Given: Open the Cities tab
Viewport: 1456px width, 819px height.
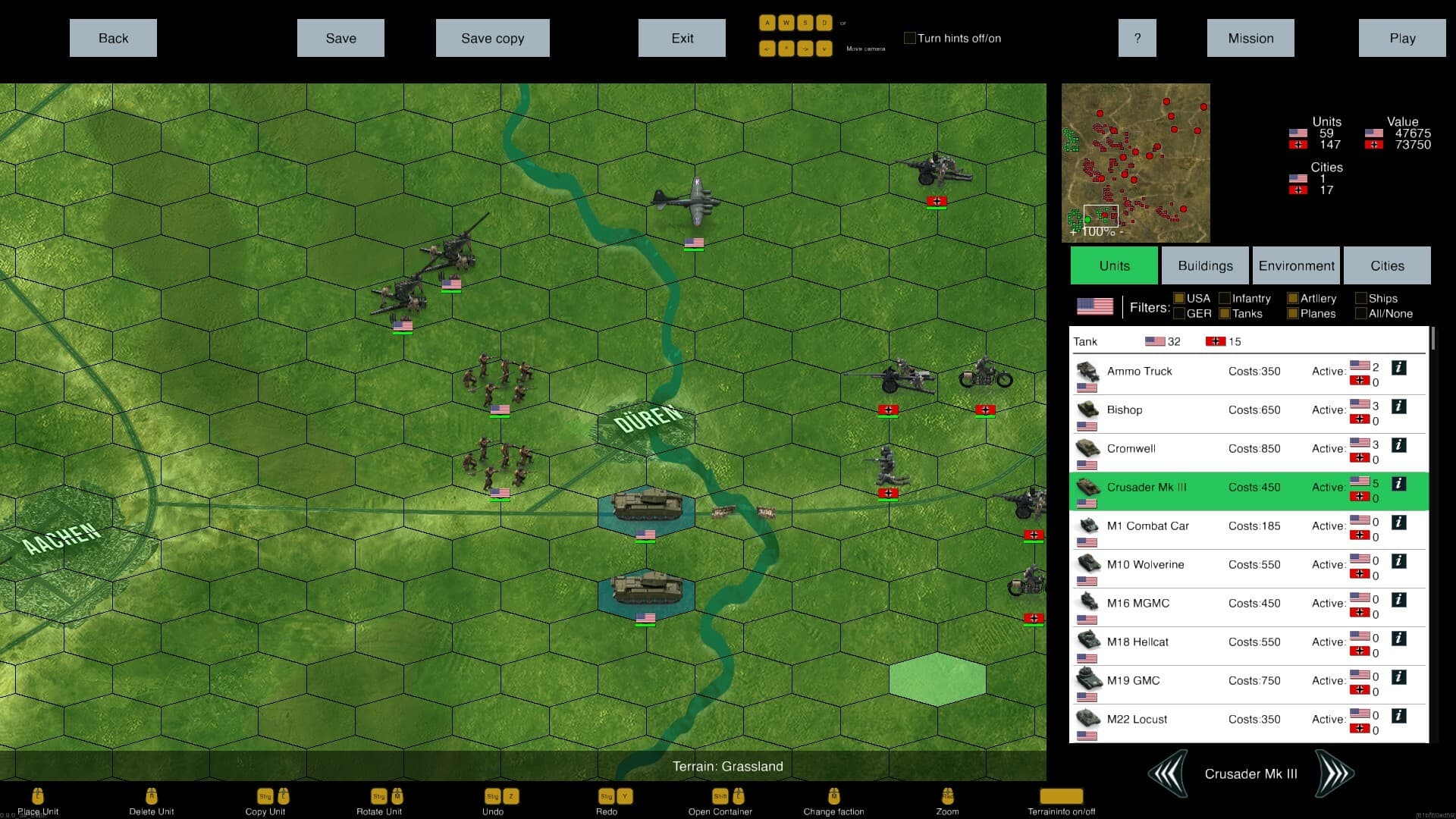Looking at the screenshot, I should tap(1387, 265).
